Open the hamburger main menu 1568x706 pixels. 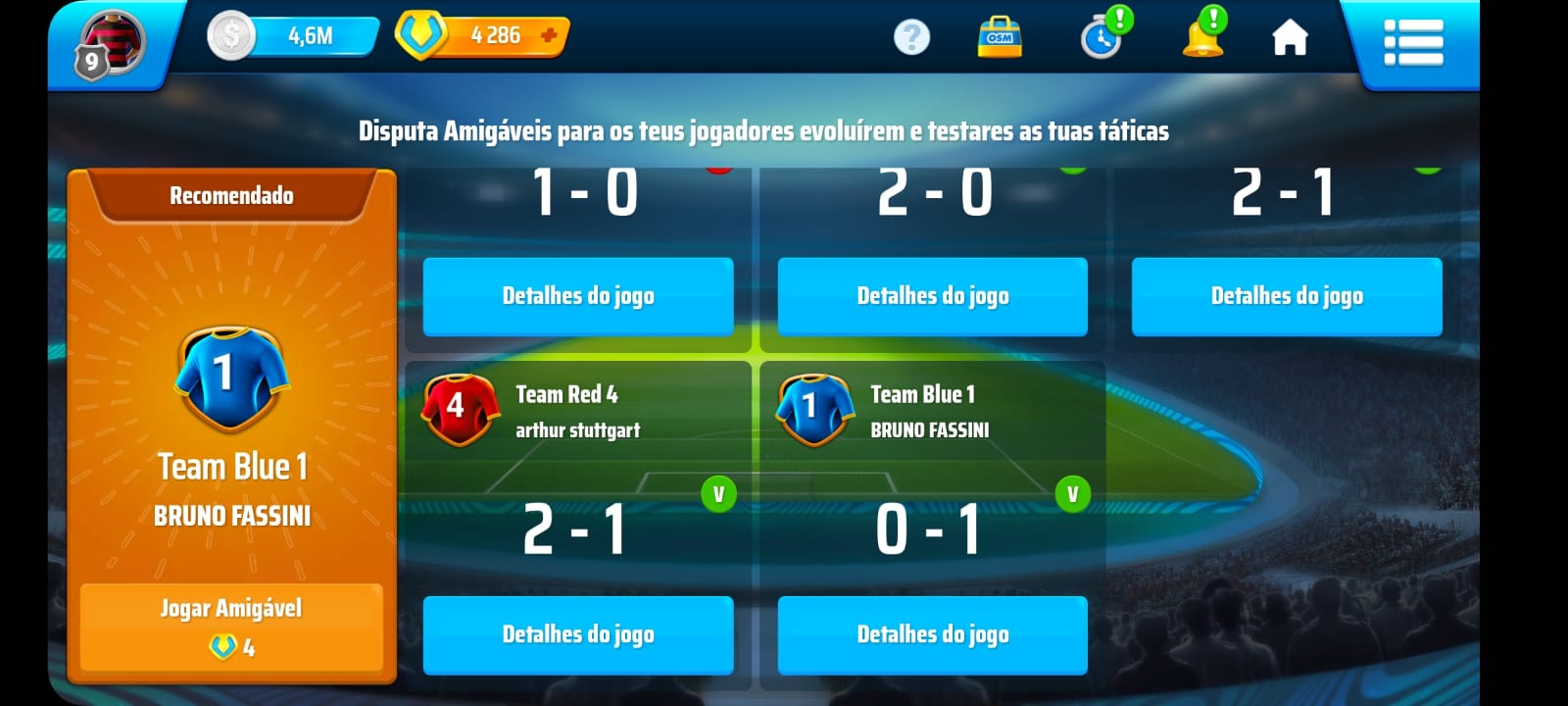[x=1412, y=42]
